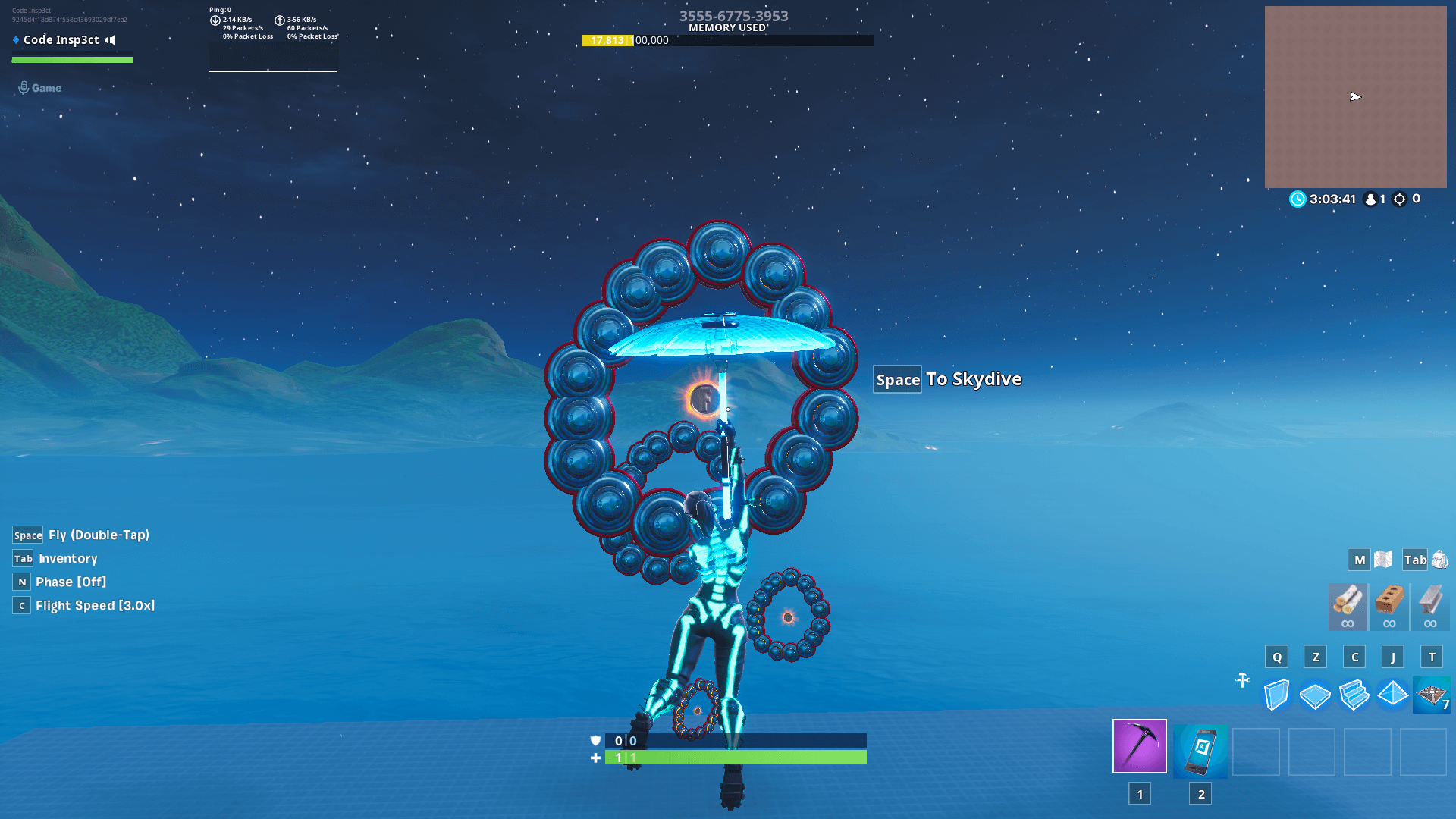
Task: Open Inventory via the Tab prompt
Action: tap(21, 558)
